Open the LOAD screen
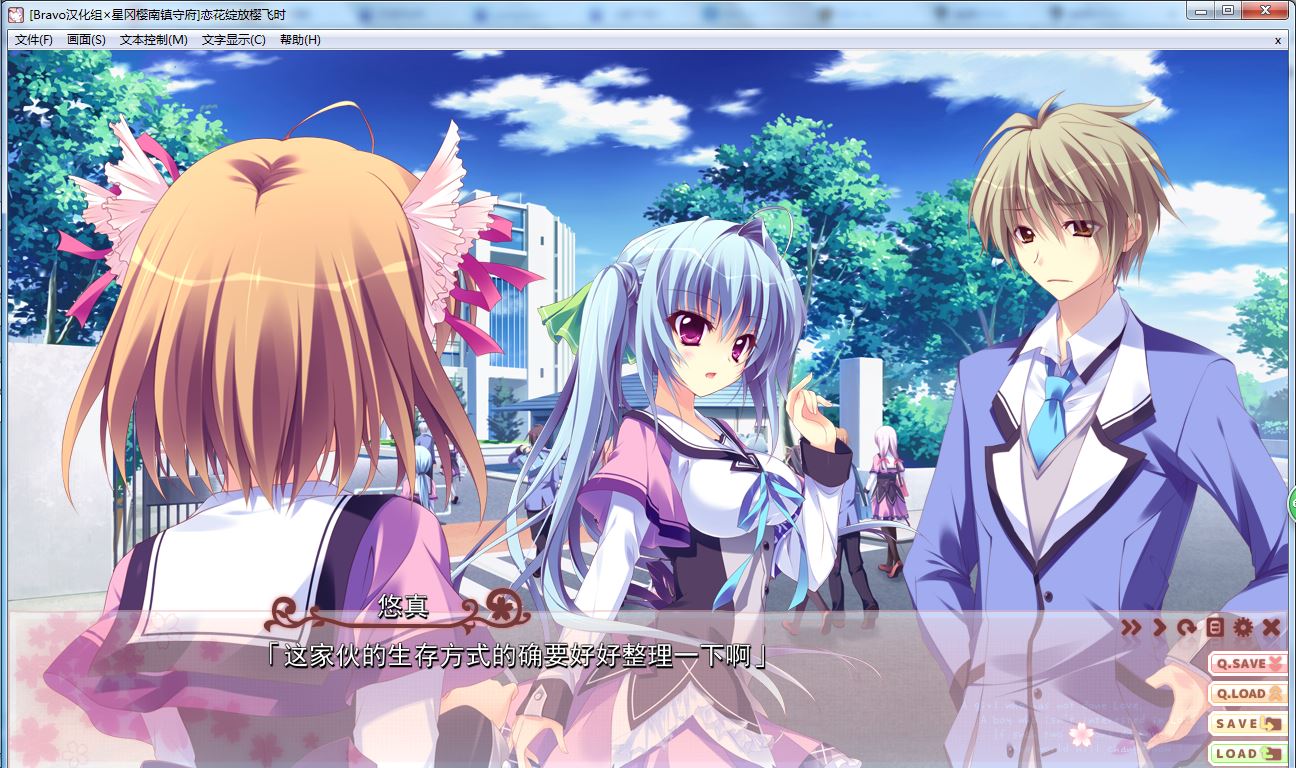Image resolution: width=1296 pixels, height=768 pixels. click(x=1248, y=753)
